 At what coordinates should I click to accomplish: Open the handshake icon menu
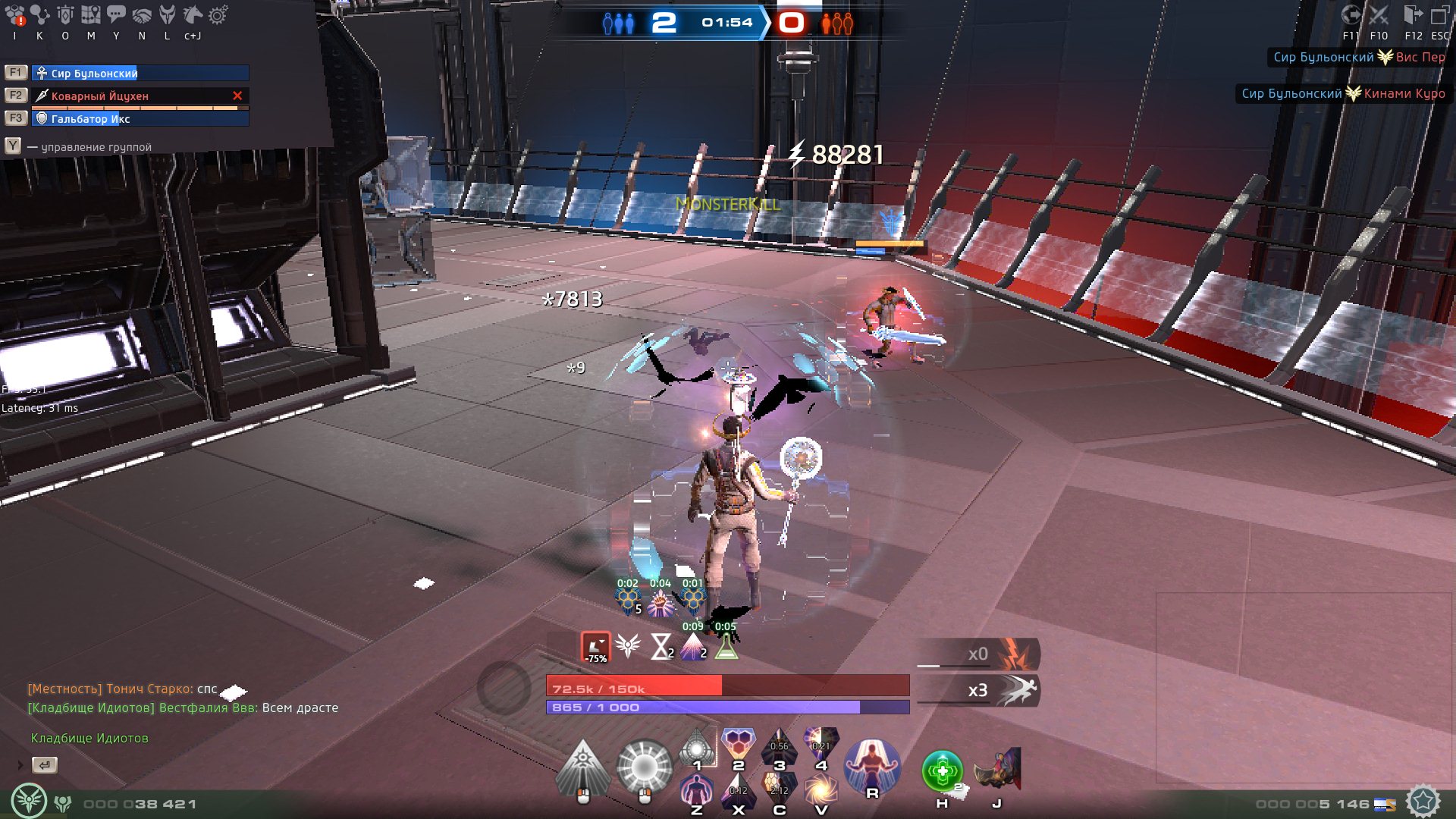(x=142, y=15)
